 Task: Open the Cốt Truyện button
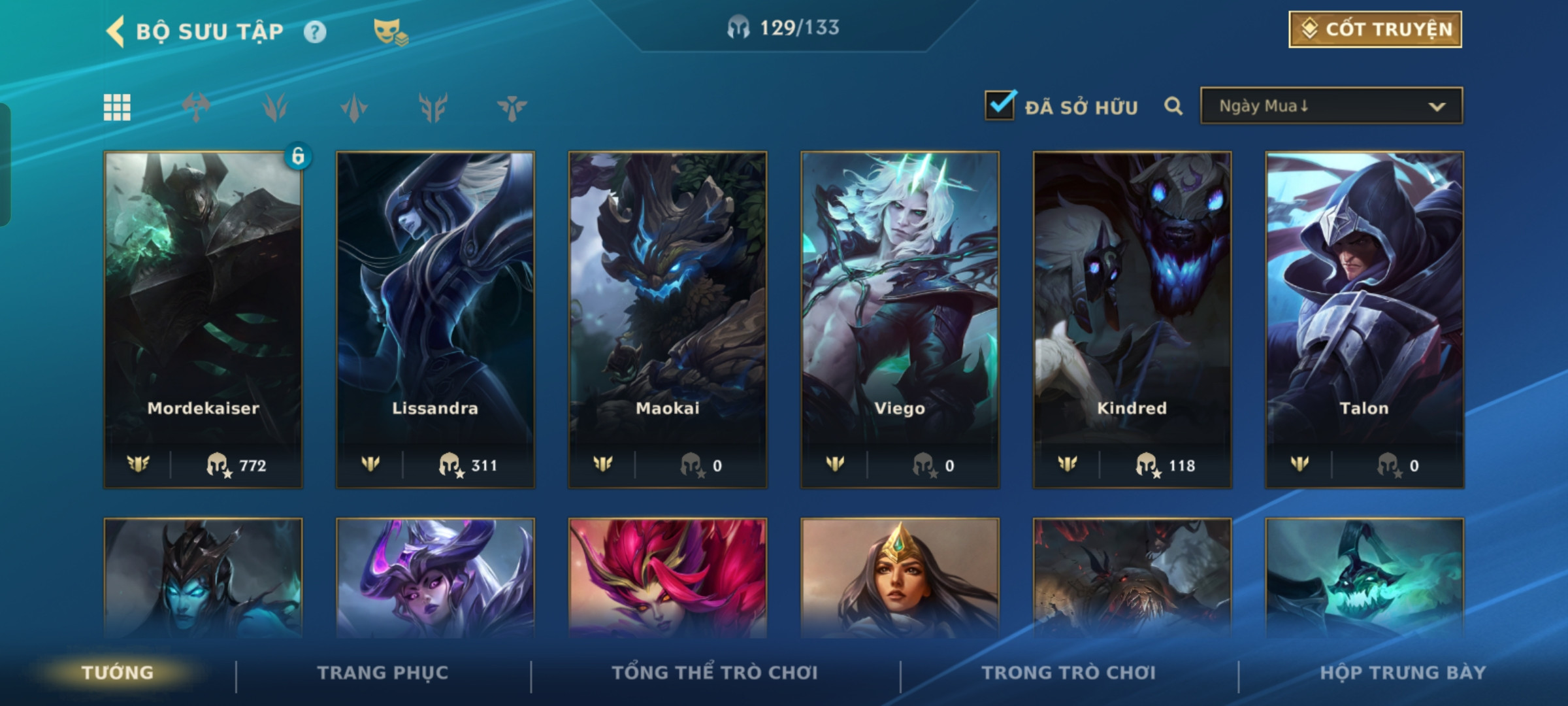[x=1375, y=29]
